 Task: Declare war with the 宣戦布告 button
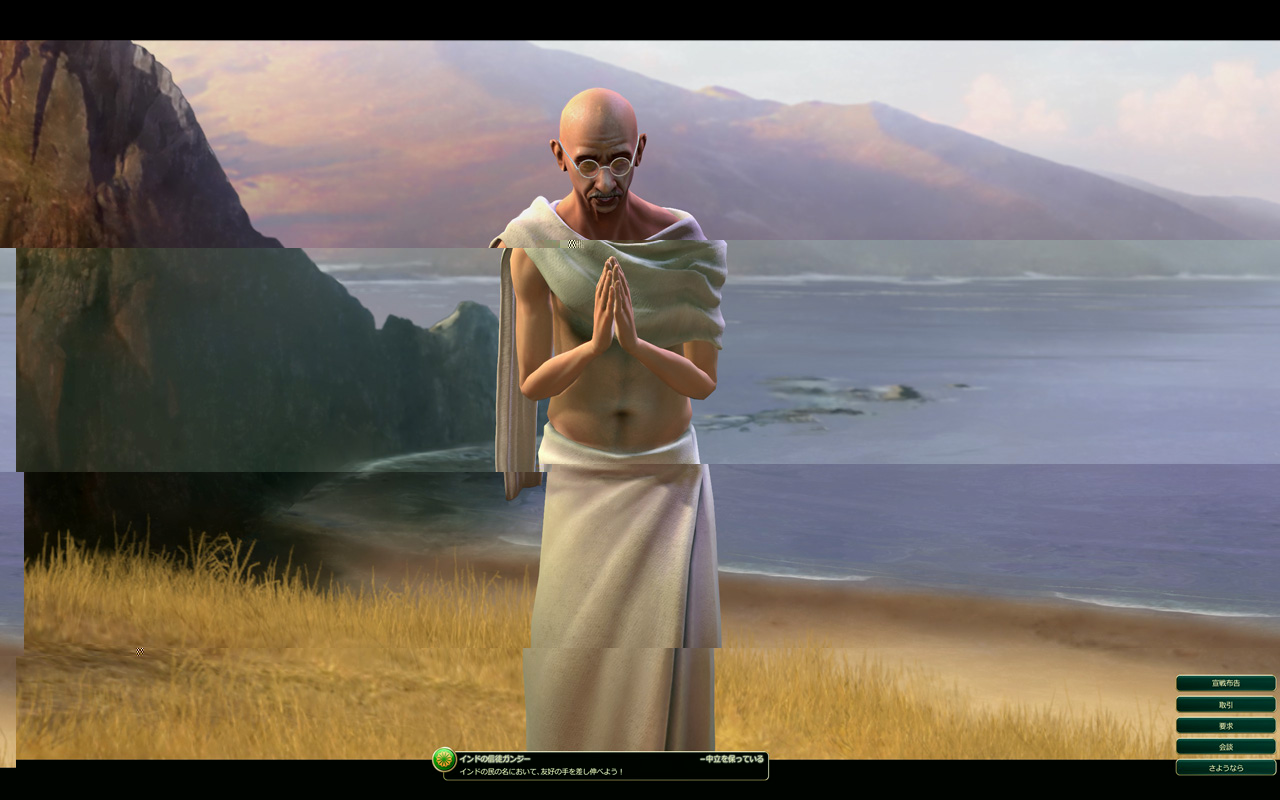(1225, 683)
